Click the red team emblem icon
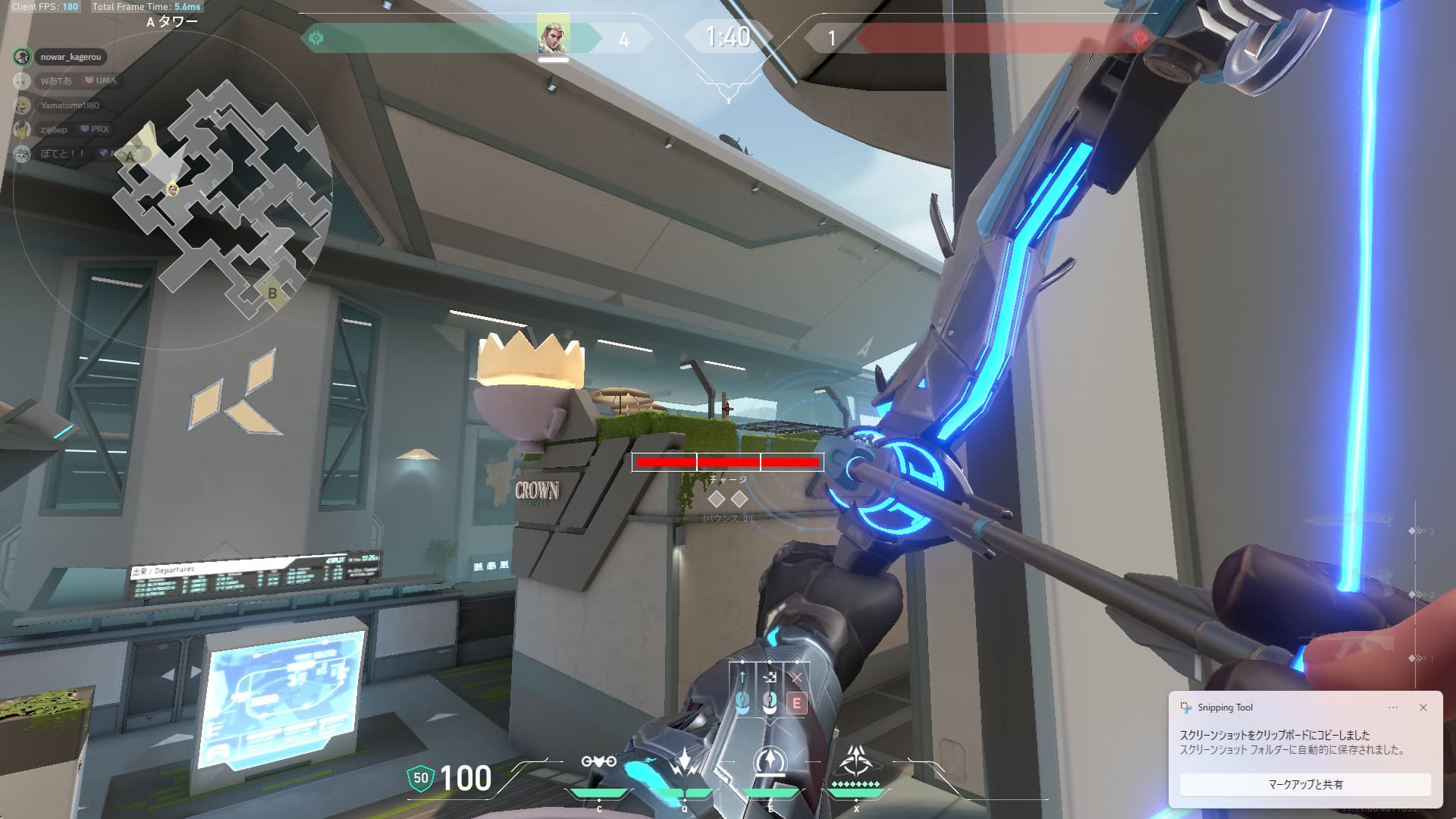 [x=1139, y=38]
